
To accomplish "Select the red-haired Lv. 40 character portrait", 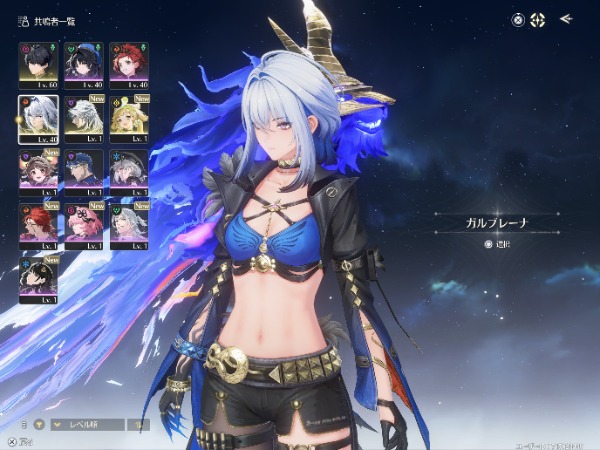I will [x=128, y=64].
